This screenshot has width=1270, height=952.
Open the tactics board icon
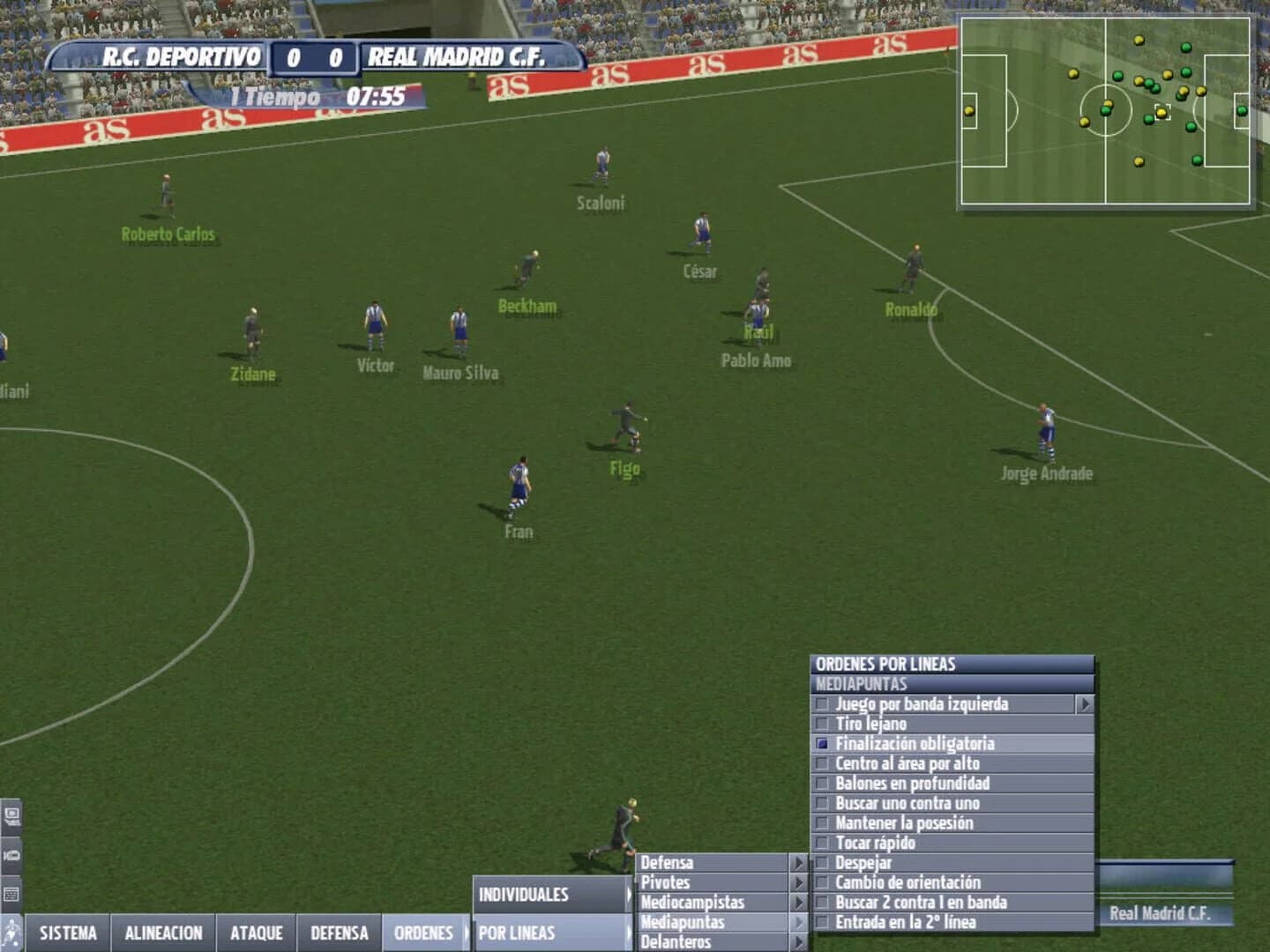[11, 890]
